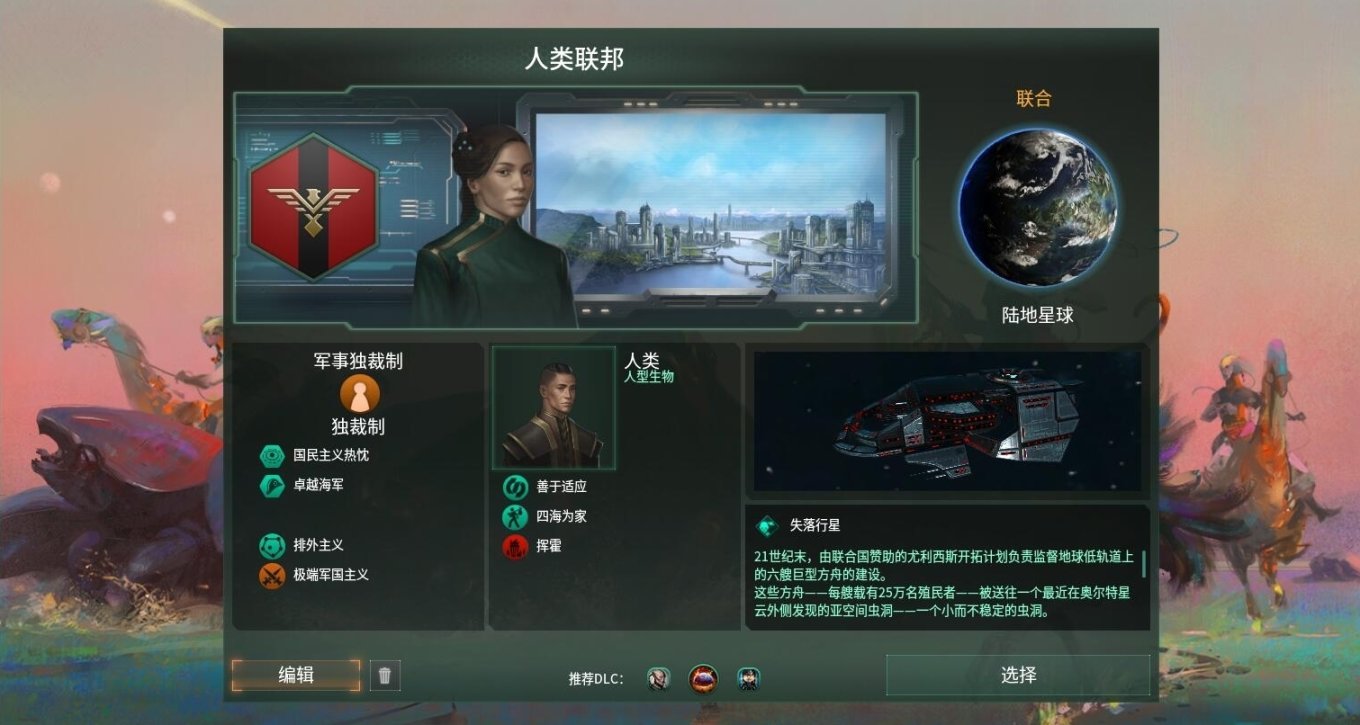This screenshot has width=1360, height=725.
Task: Click the trash can delete icon
Action: [x=384, y=676]
